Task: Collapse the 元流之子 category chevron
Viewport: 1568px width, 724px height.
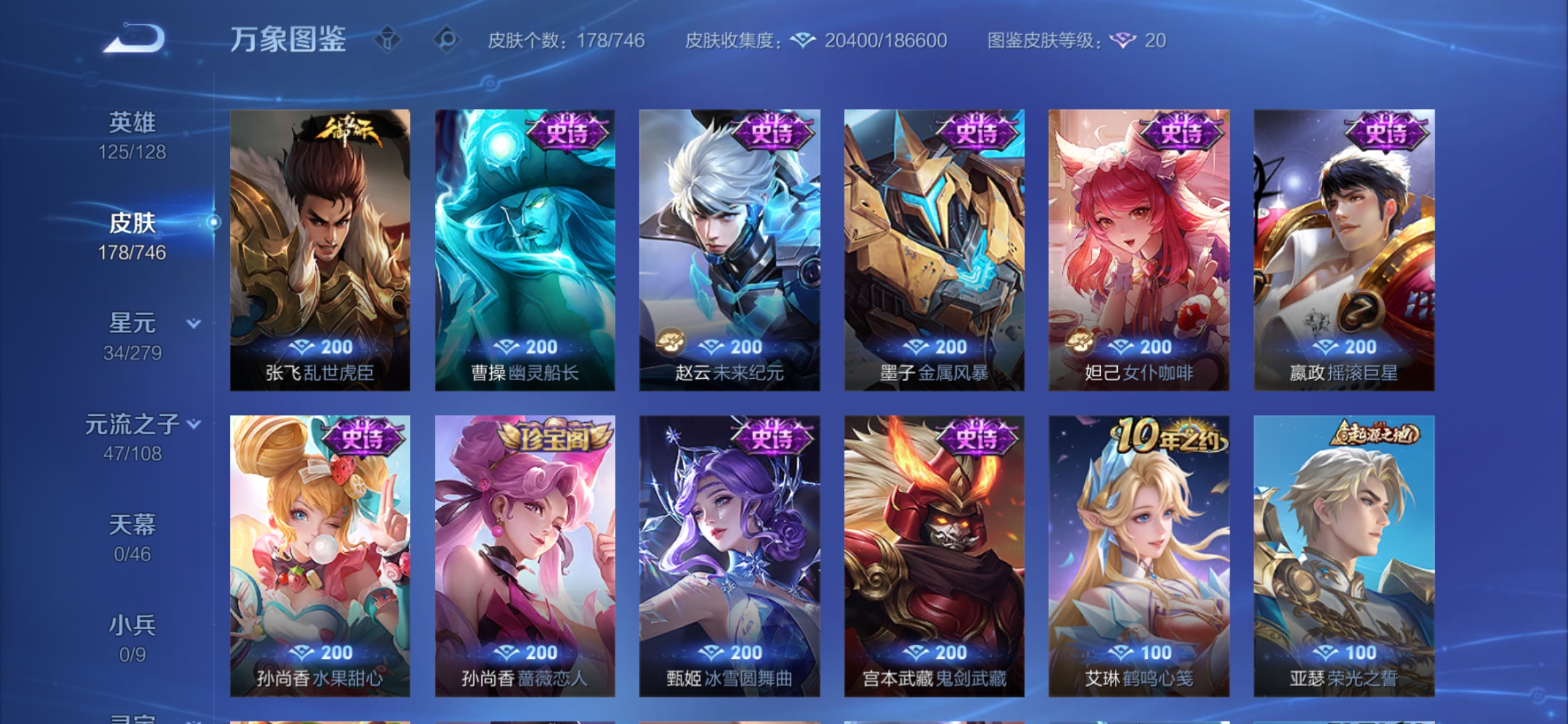Action: coord(194,424)
